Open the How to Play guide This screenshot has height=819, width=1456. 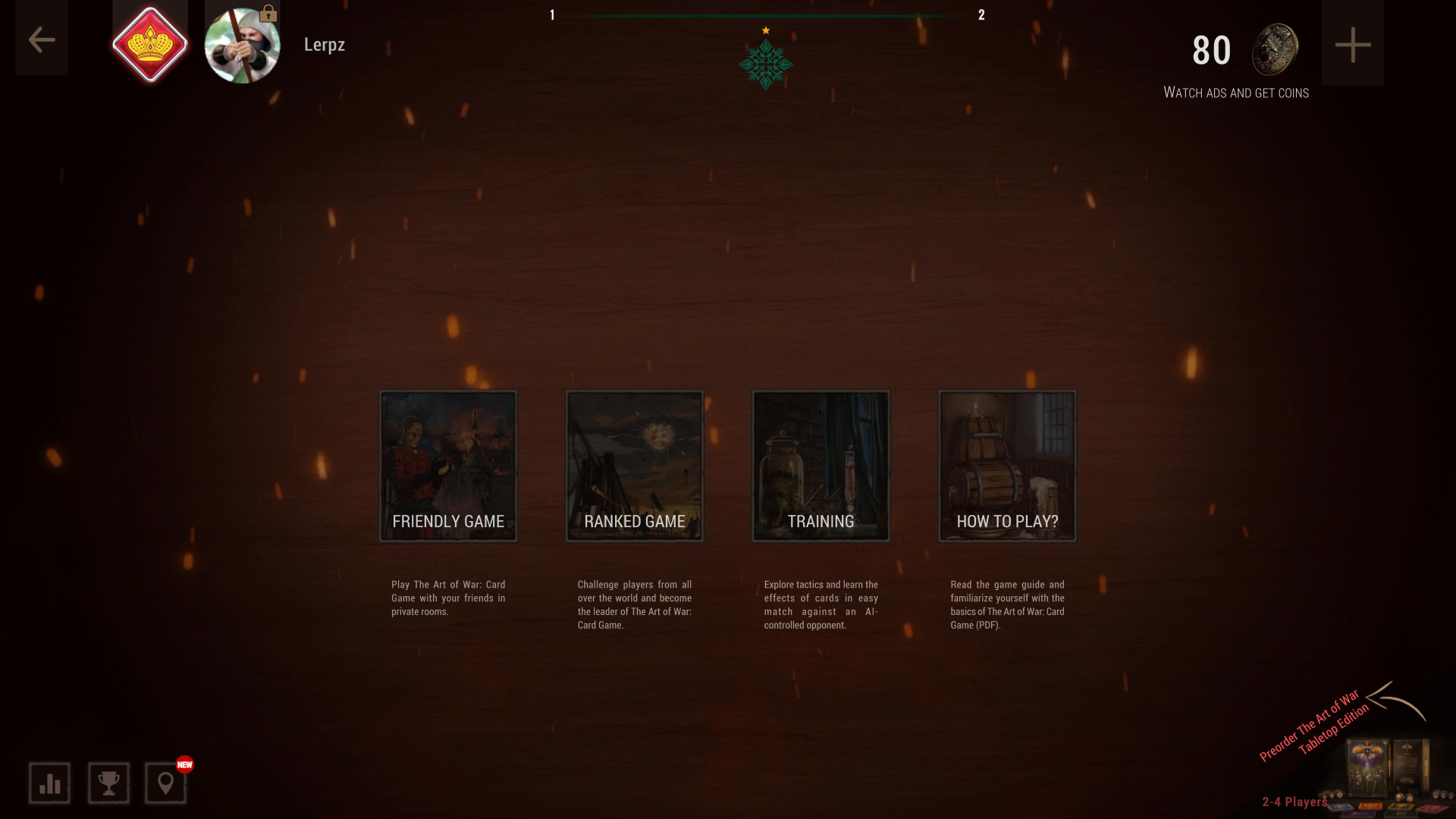[1006, 465]
